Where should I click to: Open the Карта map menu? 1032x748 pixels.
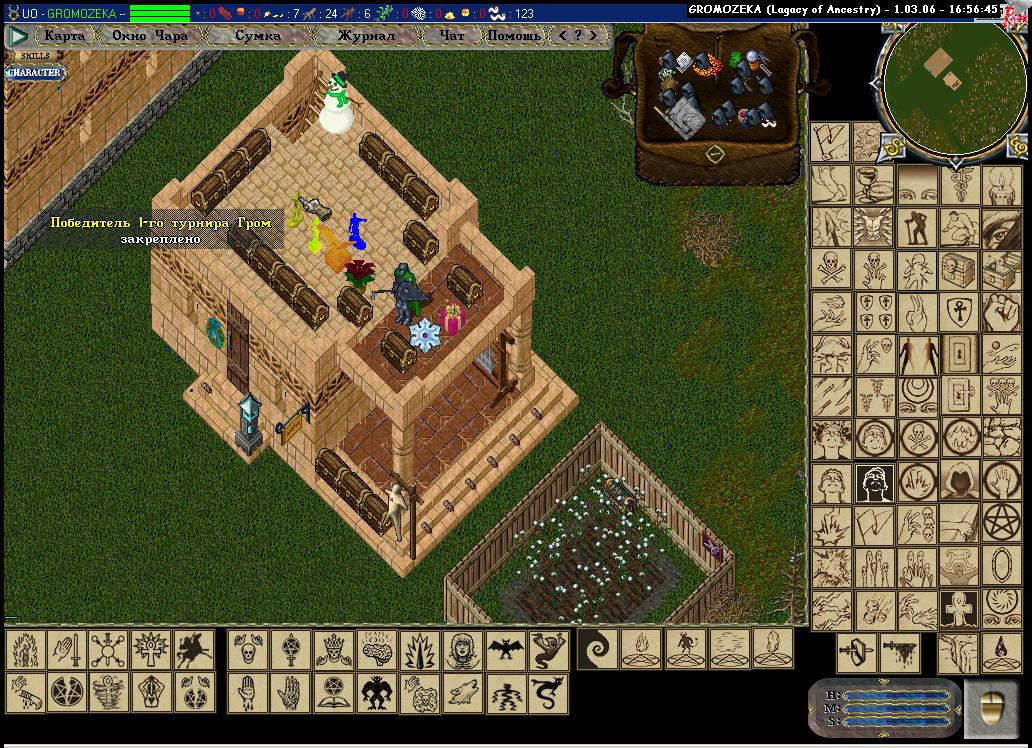[x=65, y=35]
